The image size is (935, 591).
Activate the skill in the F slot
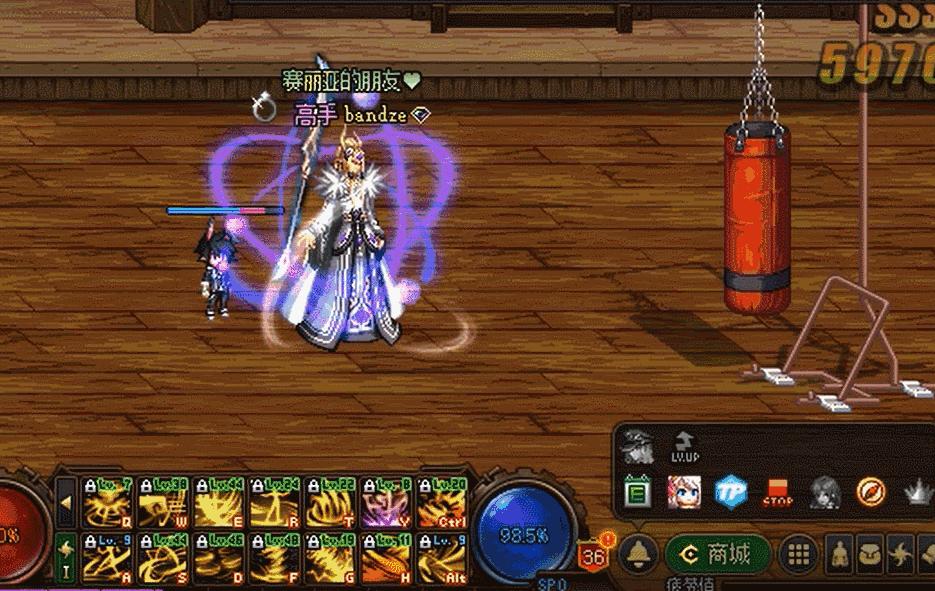click(x=275, y=557)
